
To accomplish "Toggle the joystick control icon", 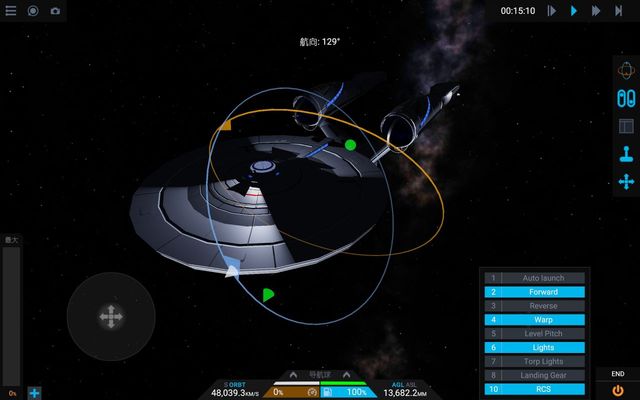I will [x=626, y=154].
